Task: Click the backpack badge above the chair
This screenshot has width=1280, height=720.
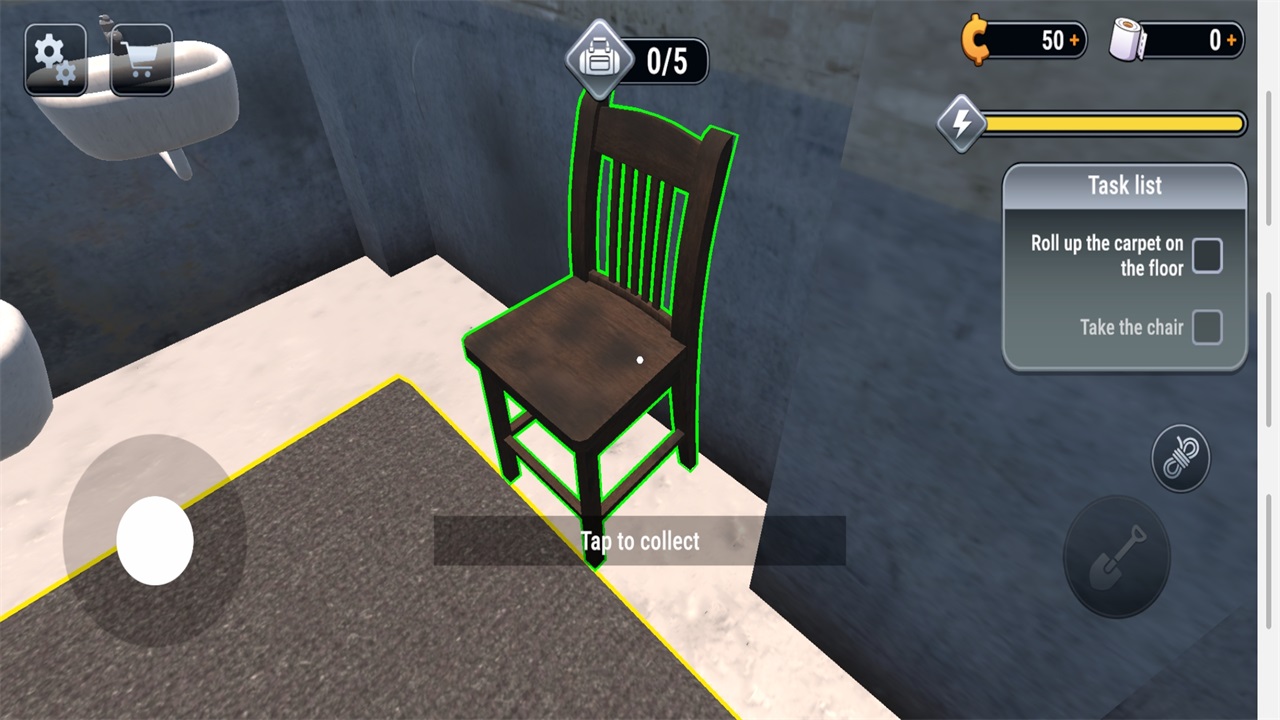Action: pyautogui.click(x=598, y=60)
